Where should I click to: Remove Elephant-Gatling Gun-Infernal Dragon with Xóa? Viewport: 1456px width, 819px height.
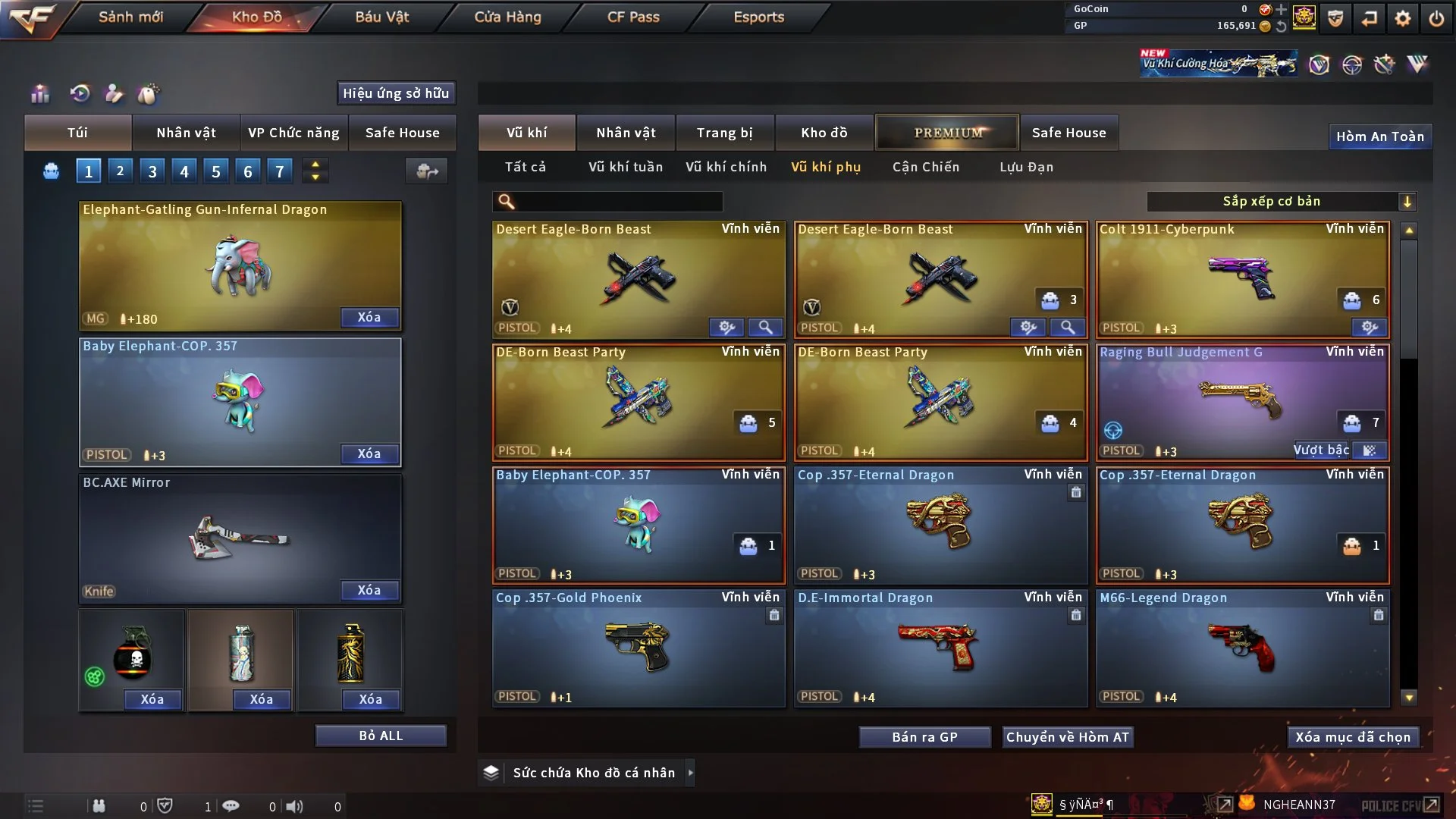click(x=369, y=317)
